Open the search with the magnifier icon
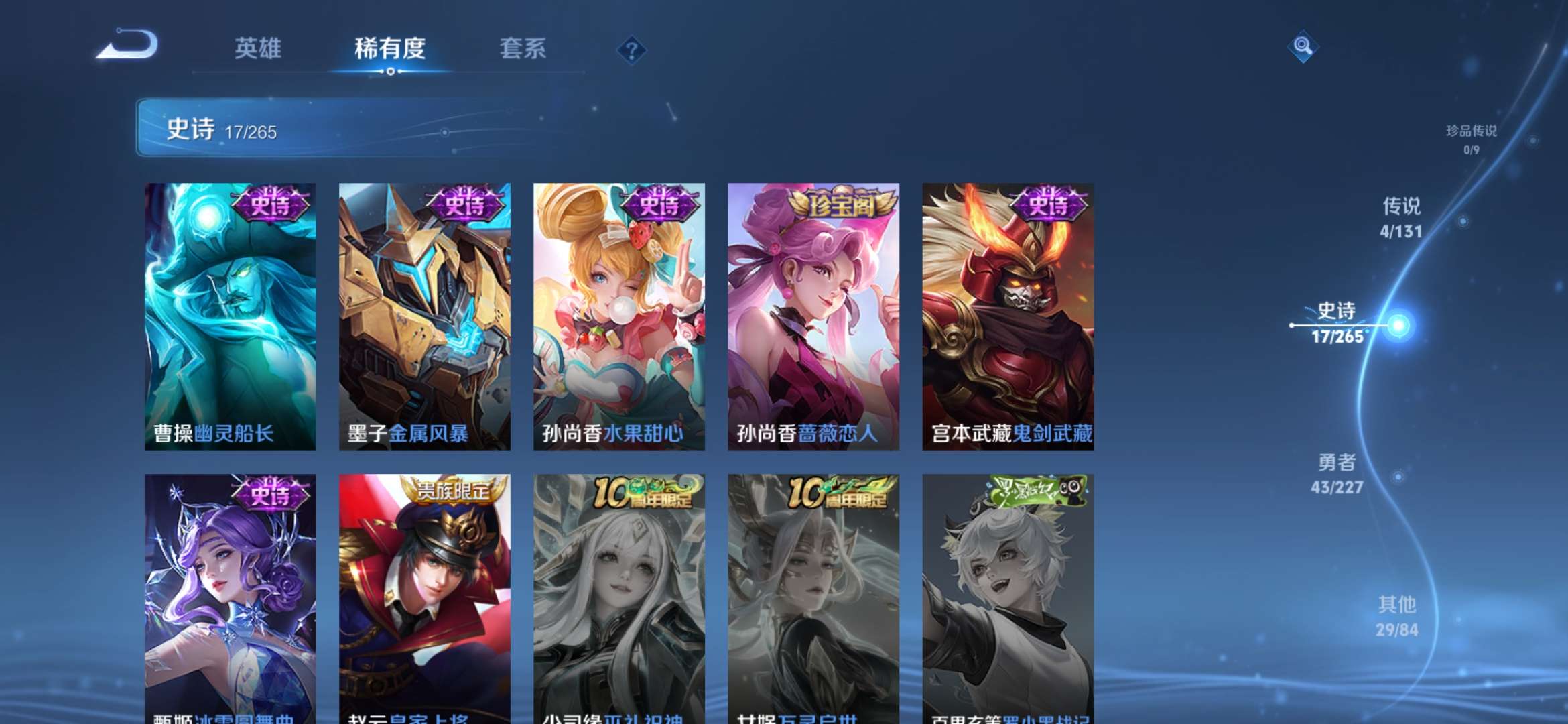Image resolution: width=1568 pixels, height=724 pixels. pos(1303,47)
